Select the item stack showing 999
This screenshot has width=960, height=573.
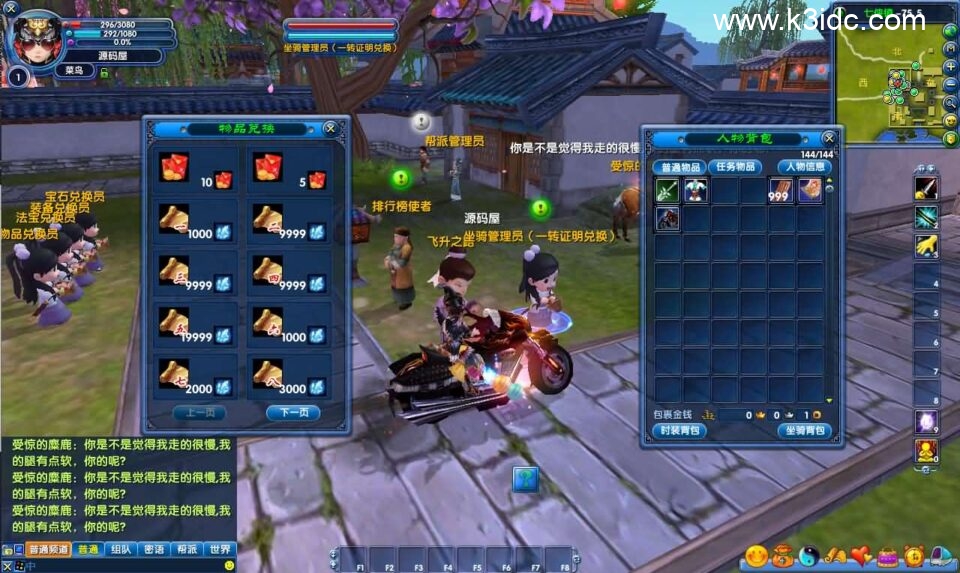[x=781, y=190]
